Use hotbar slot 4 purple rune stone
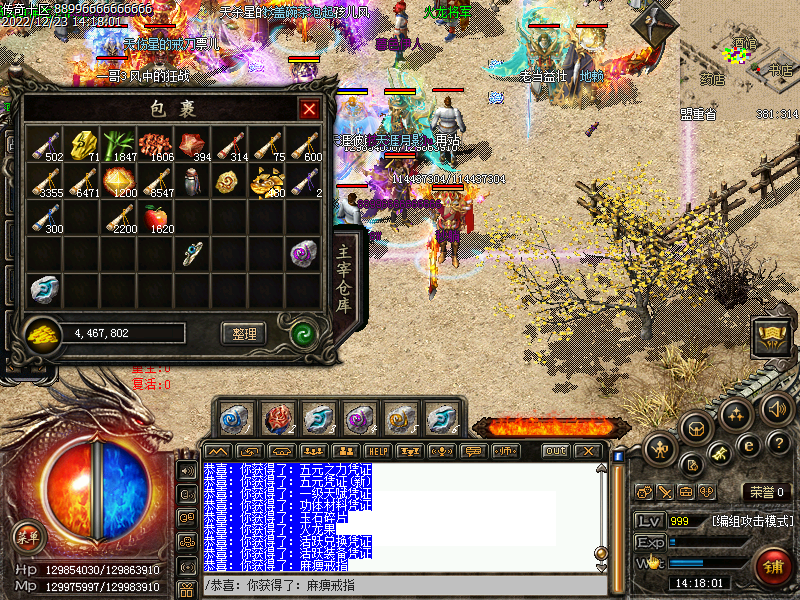This screenshot has height=600, width=800. [x=359, y=418]
